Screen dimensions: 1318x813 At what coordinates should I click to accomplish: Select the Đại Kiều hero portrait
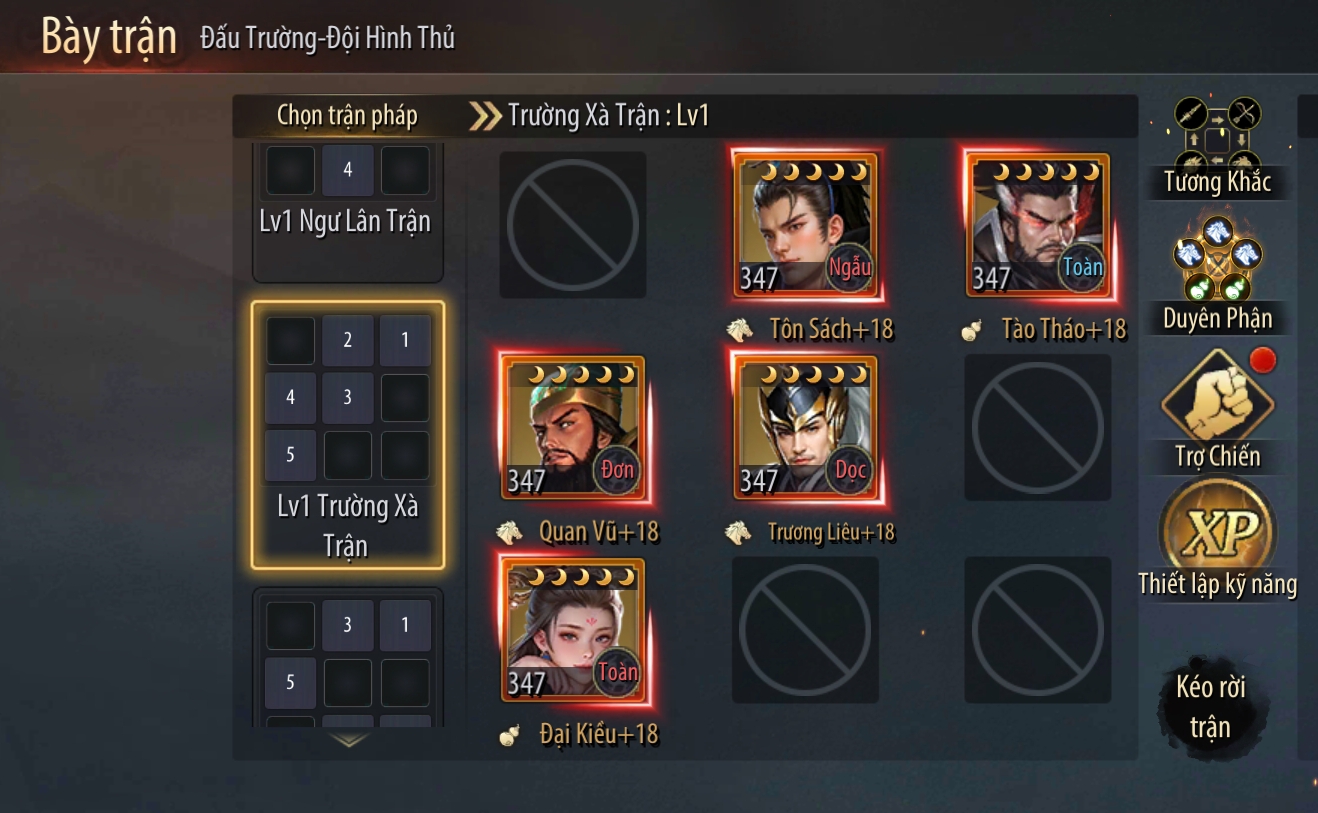573,631
